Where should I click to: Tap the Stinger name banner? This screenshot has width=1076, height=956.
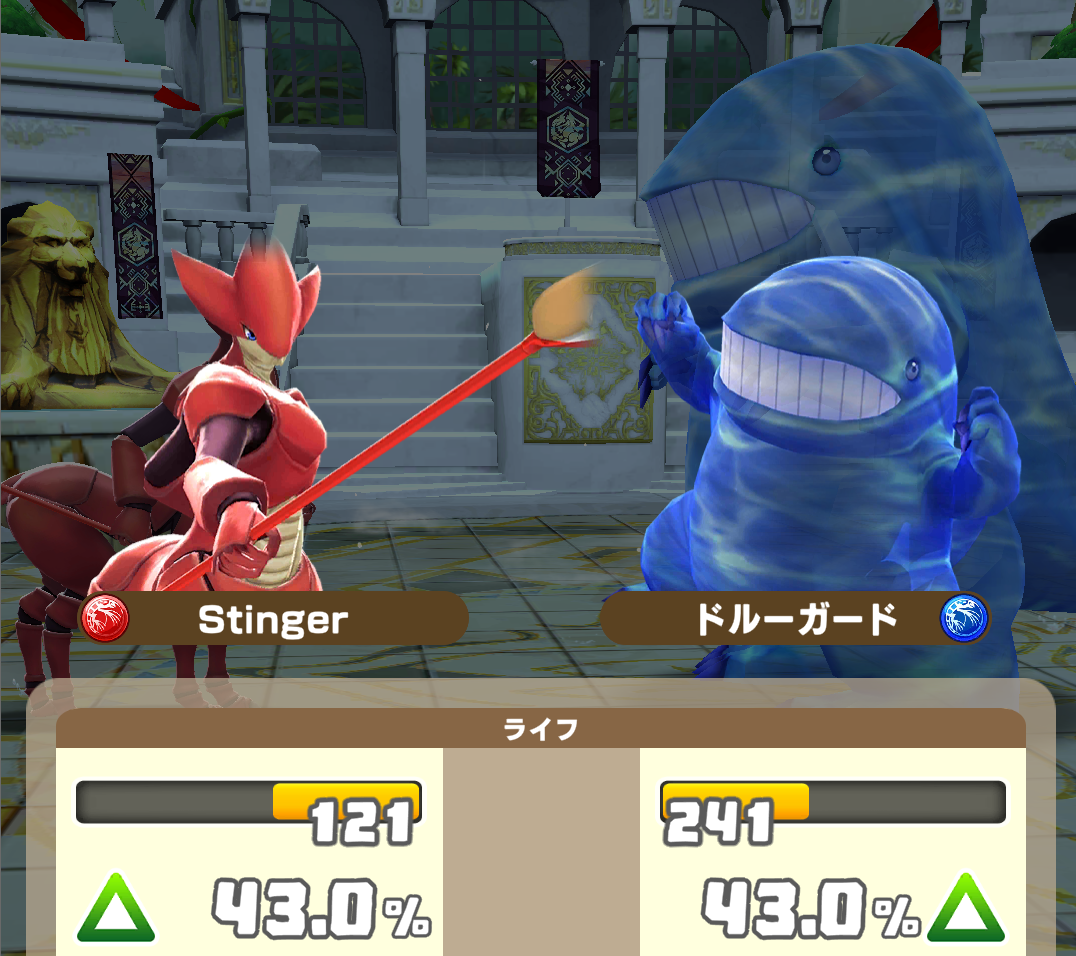tap(273, 620)
